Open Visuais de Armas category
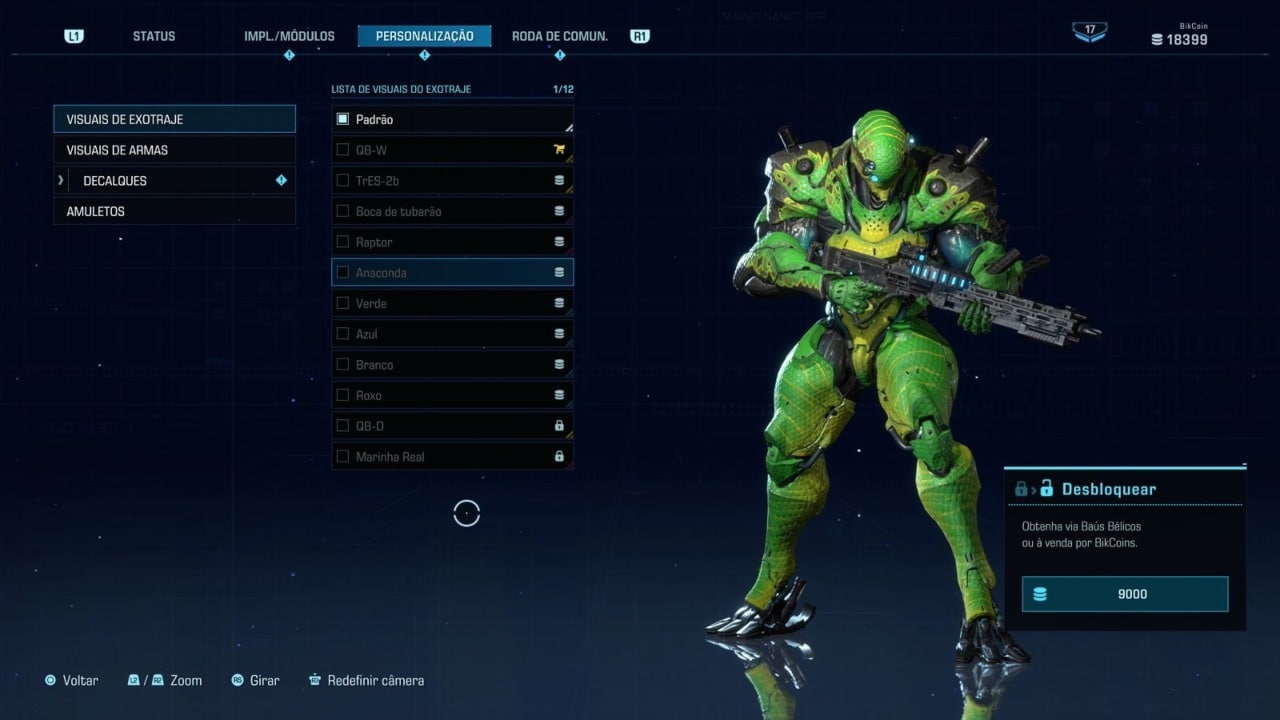1280x720 pixels. 174,150
